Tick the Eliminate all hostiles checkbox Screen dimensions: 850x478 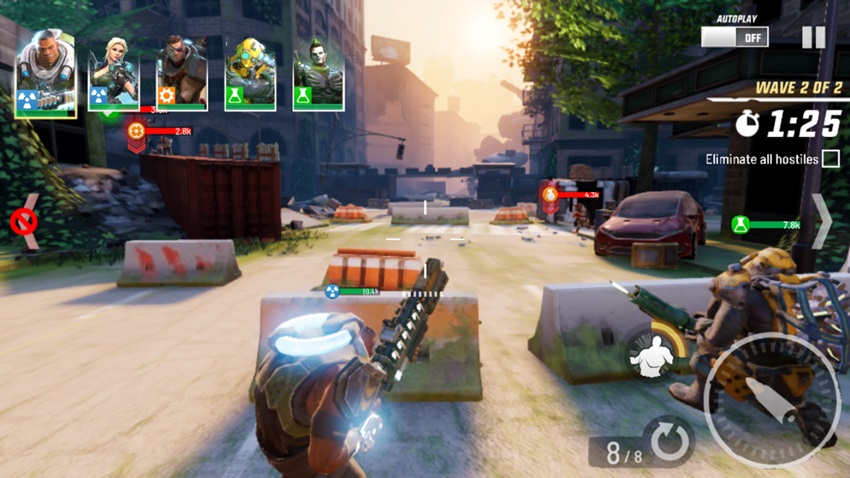(830, 159)
